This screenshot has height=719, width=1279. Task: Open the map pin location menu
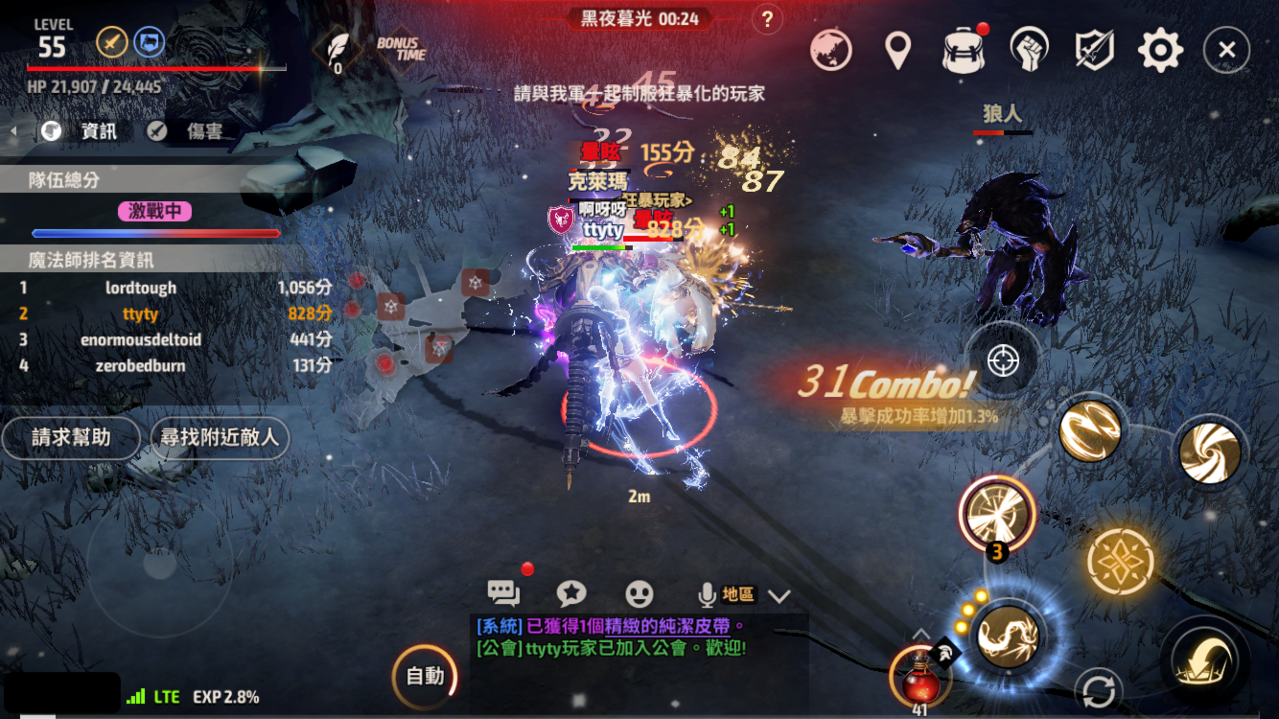click(898, 50)
